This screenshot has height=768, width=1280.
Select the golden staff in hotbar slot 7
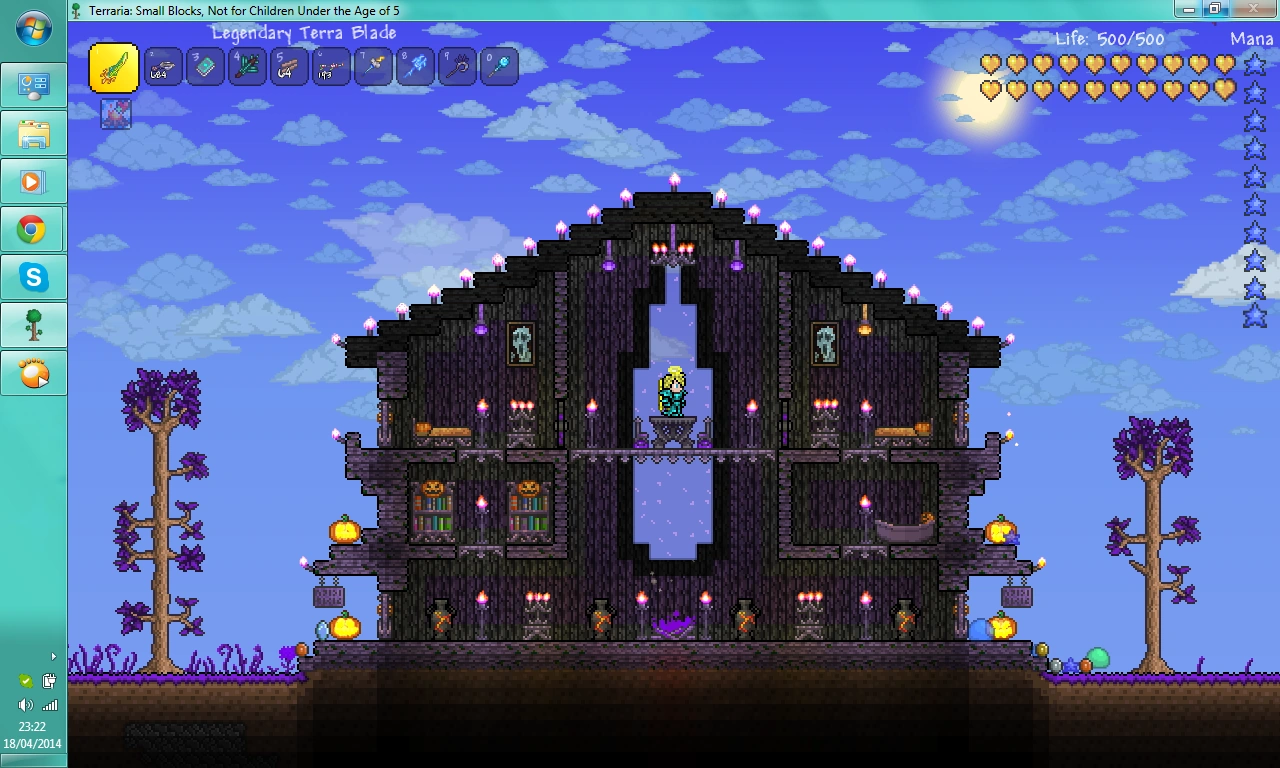tap(373, 67)
